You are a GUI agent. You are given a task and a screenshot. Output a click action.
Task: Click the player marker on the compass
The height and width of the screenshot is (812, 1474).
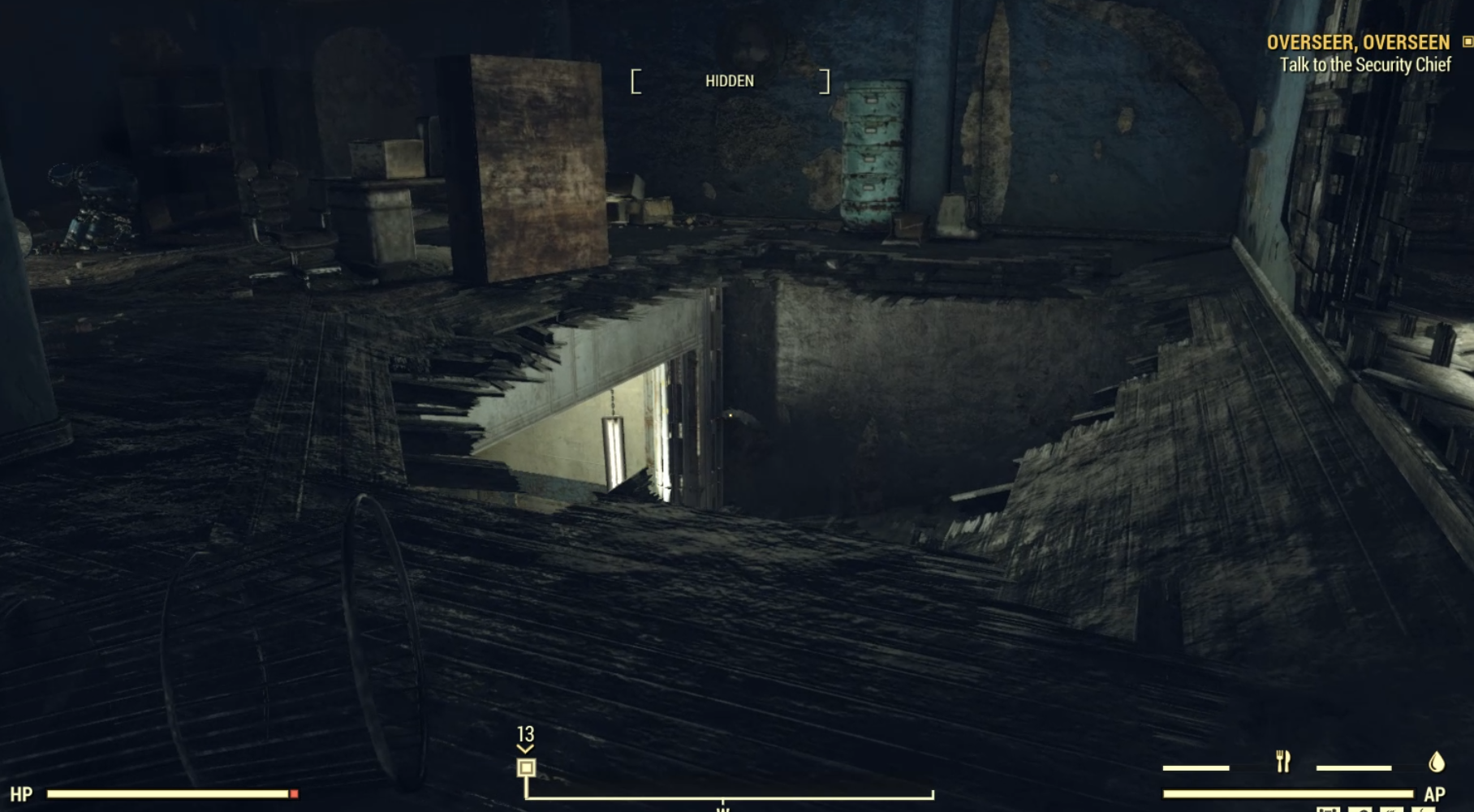[527, 766]
